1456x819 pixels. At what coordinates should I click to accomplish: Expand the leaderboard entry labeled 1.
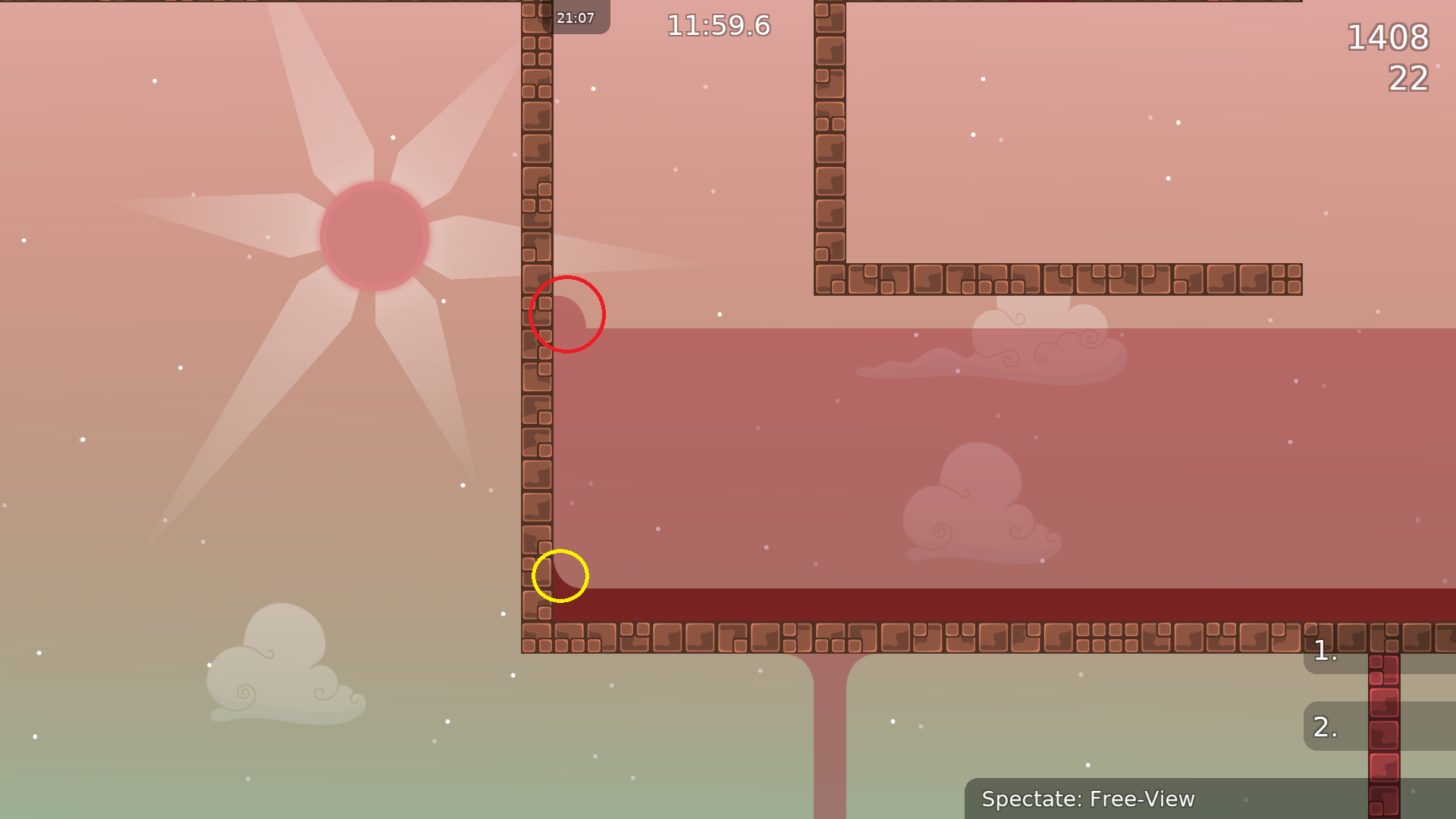click(x=1325, y=651)
